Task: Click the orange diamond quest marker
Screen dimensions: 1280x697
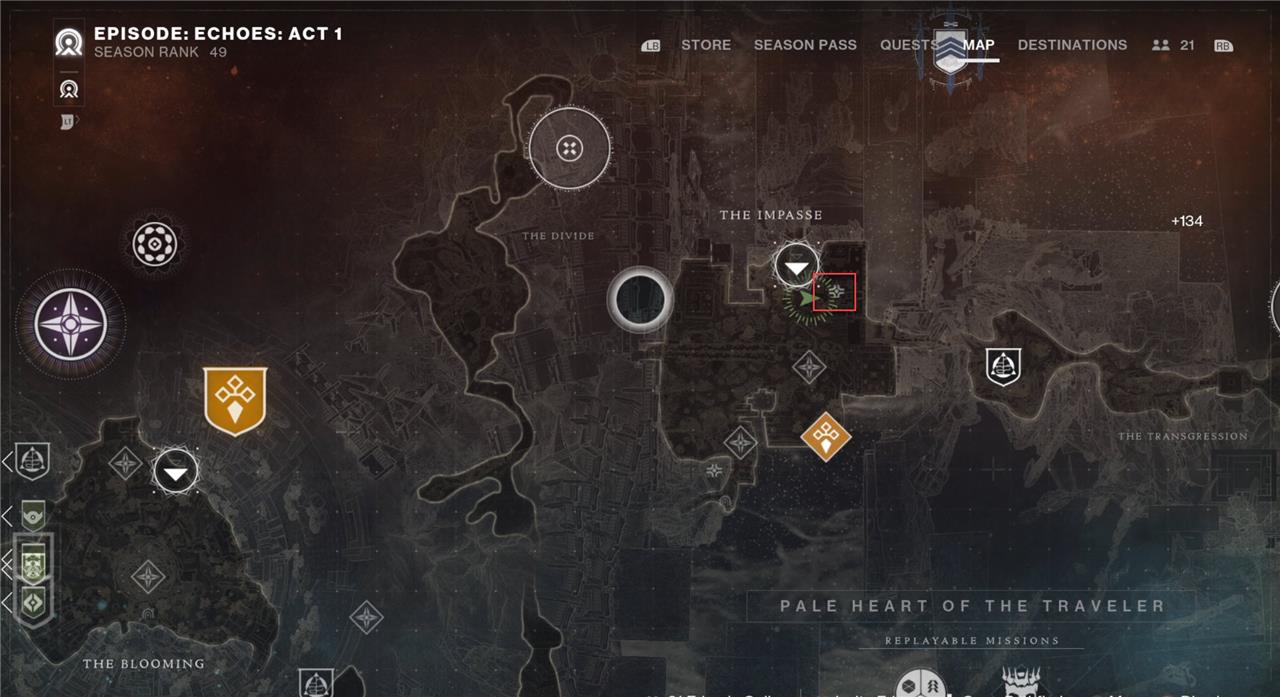Action: coord(826,435)
